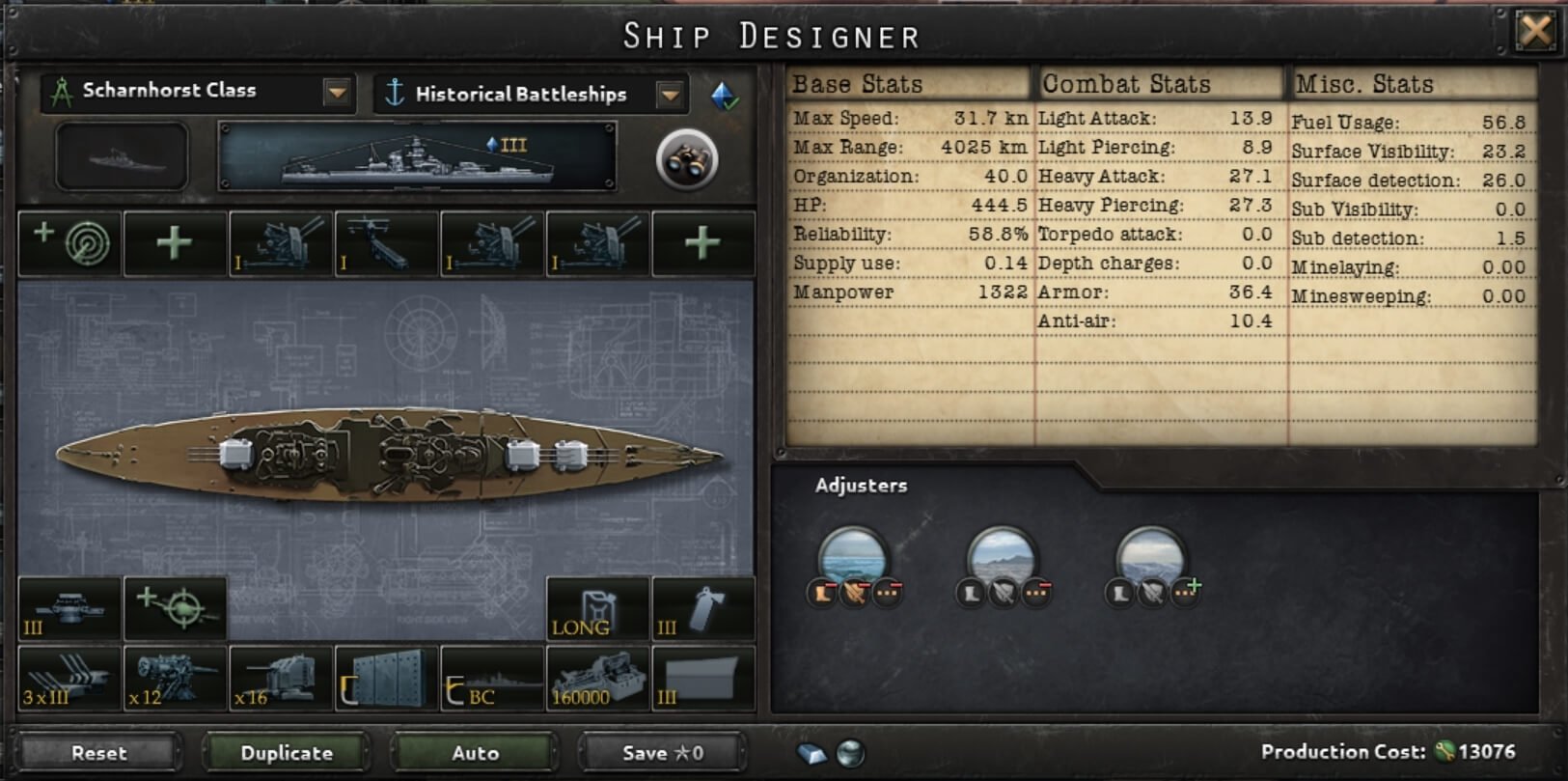Reset the ship design
The image size is (1568, 781).
point(98,753)
